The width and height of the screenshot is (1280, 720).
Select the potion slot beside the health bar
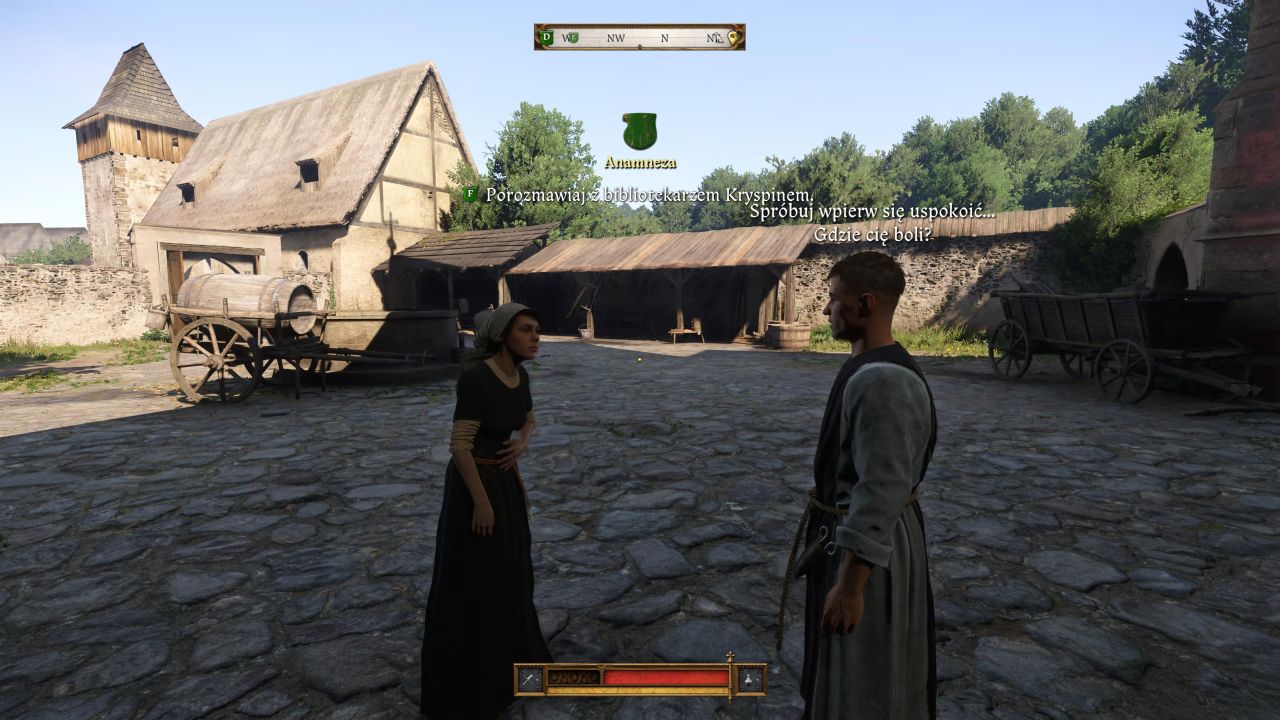[750, 679]
